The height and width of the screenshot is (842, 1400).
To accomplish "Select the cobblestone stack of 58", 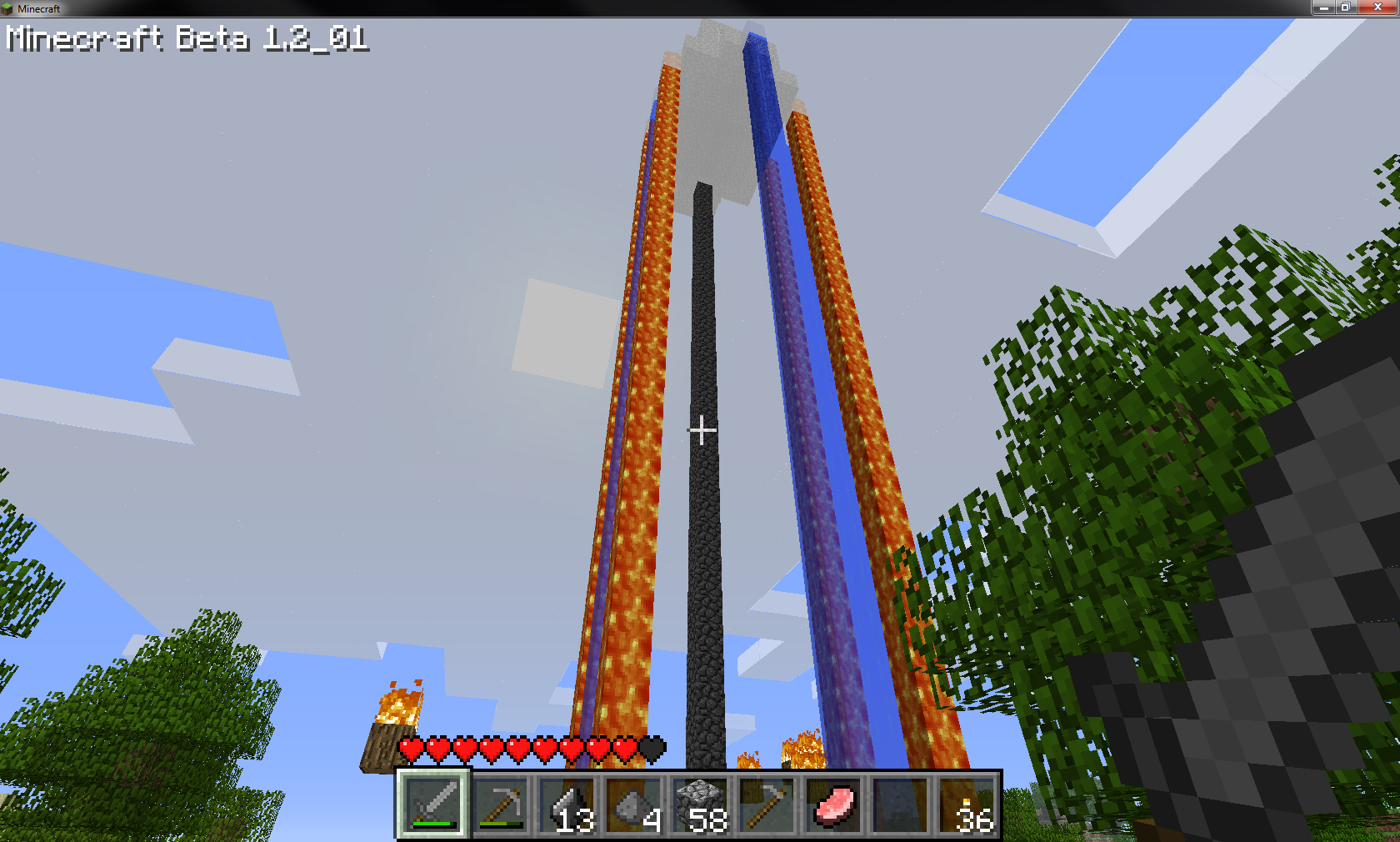I will point(699,802).
